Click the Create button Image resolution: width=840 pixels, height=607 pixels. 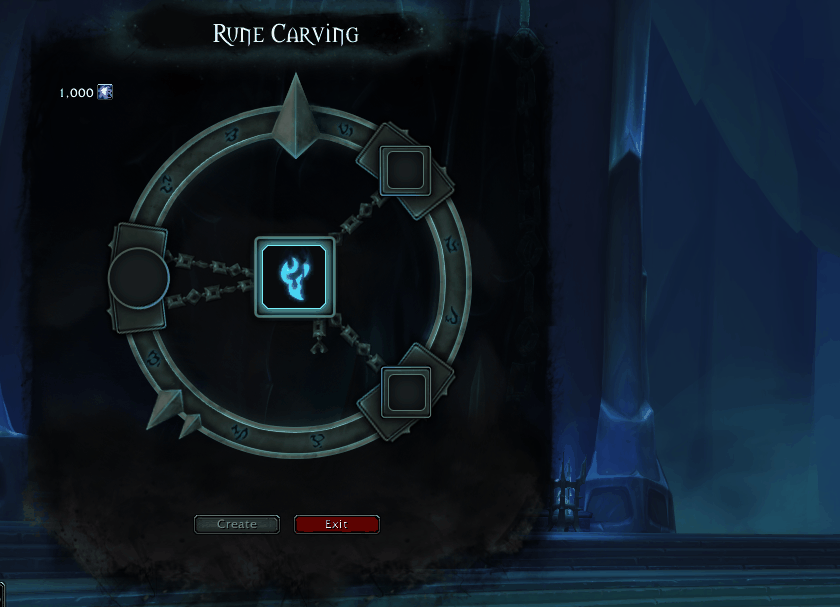[237, 524]
